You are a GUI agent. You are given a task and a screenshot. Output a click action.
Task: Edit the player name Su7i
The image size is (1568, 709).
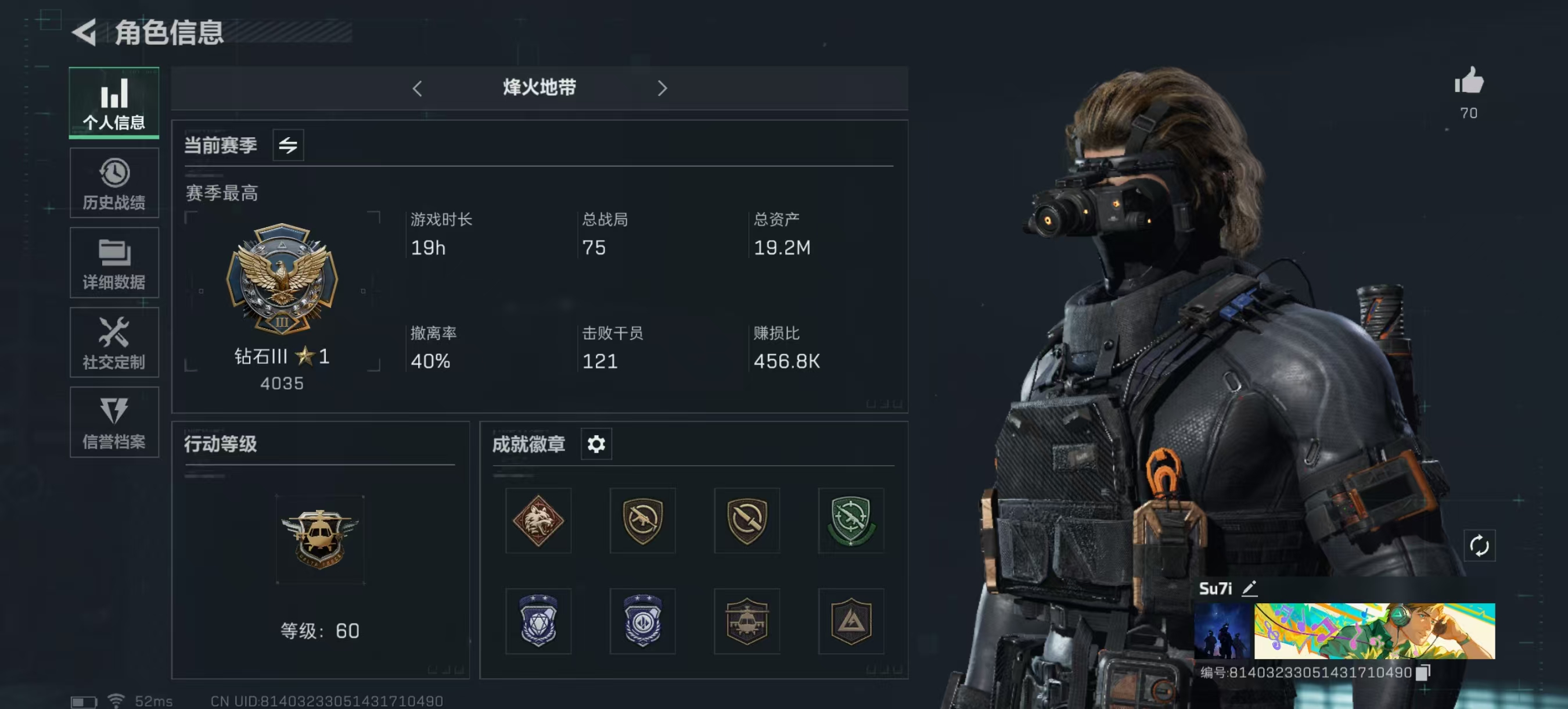tap(1249, 588)
